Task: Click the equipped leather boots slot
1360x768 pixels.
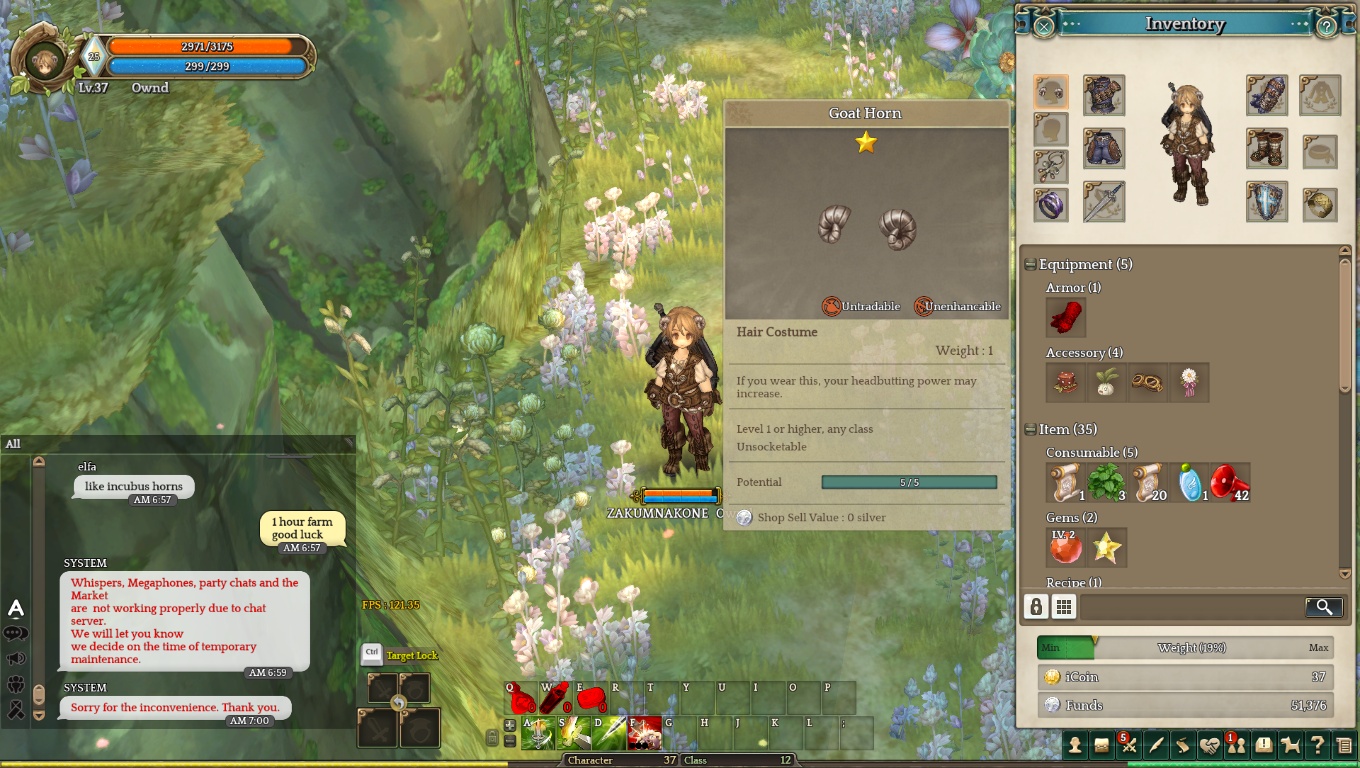Action: pyautogui.click(x=1266, y=148)
